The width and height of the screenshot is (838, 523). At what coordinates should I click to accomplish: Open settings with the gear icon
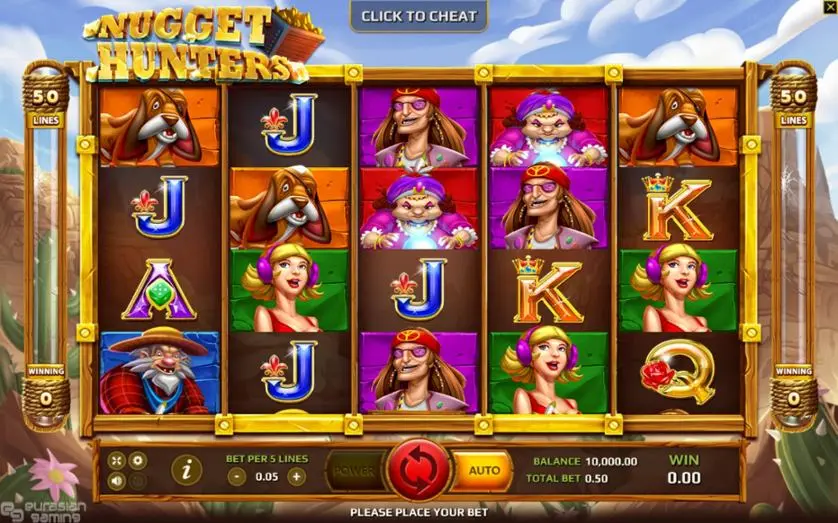138,460
